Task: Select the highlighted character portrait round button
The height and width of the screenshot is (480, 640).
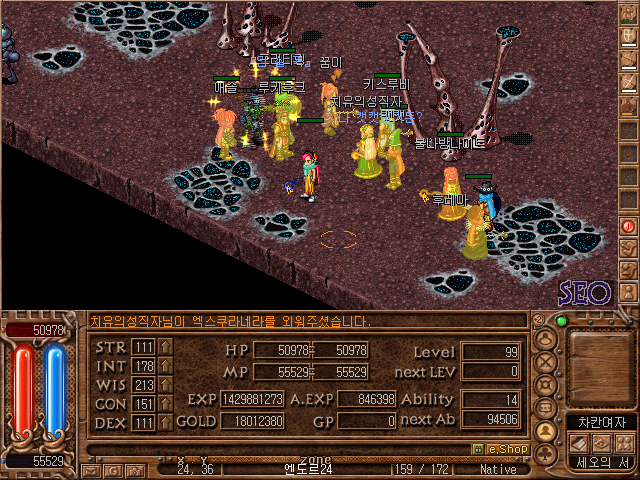Action: pyautogui.click(x=547, y=431)
